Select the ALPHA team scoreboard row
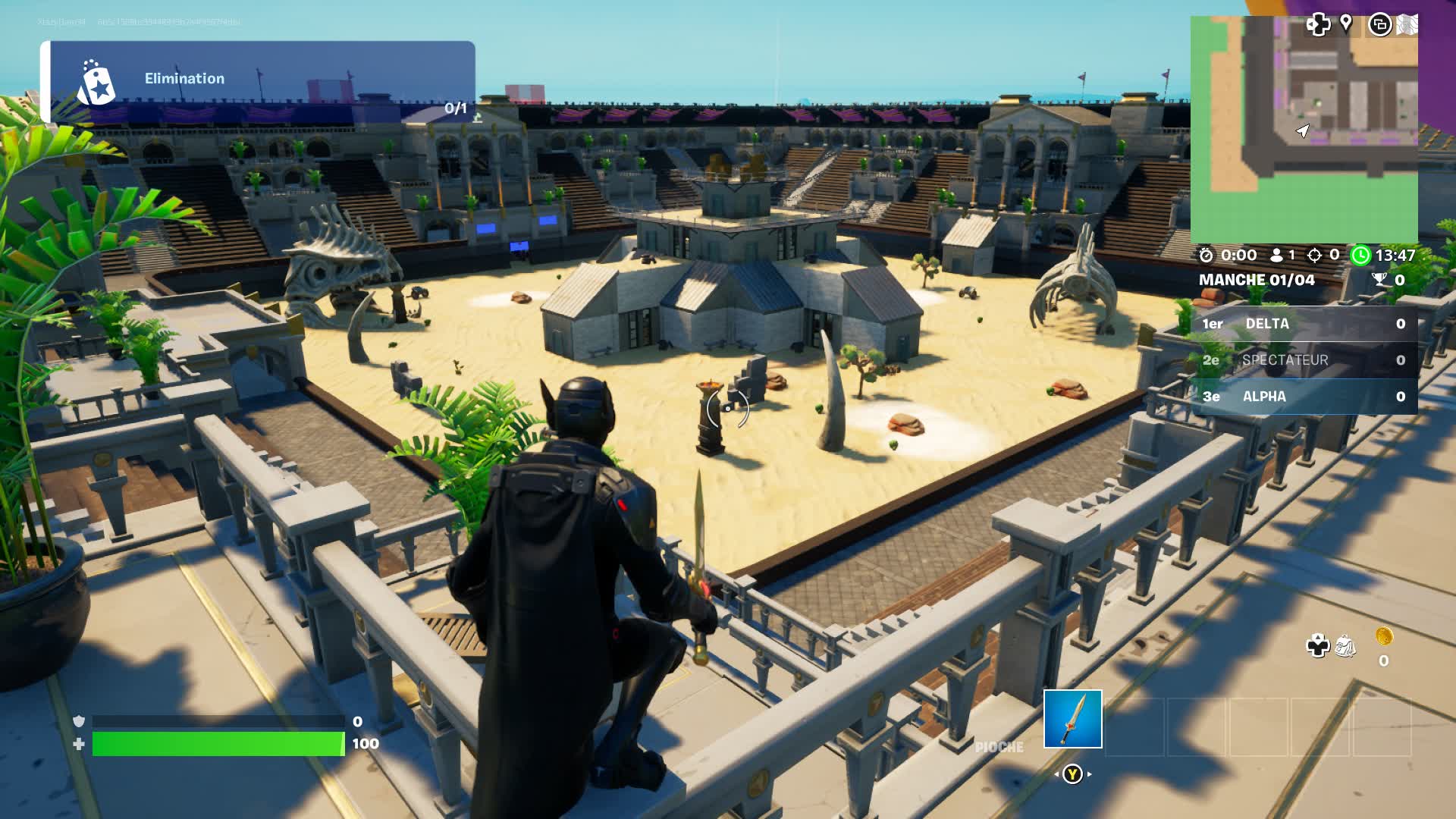The width and height of the screenshot is (1456, 819). click(x=1304, y=397)
